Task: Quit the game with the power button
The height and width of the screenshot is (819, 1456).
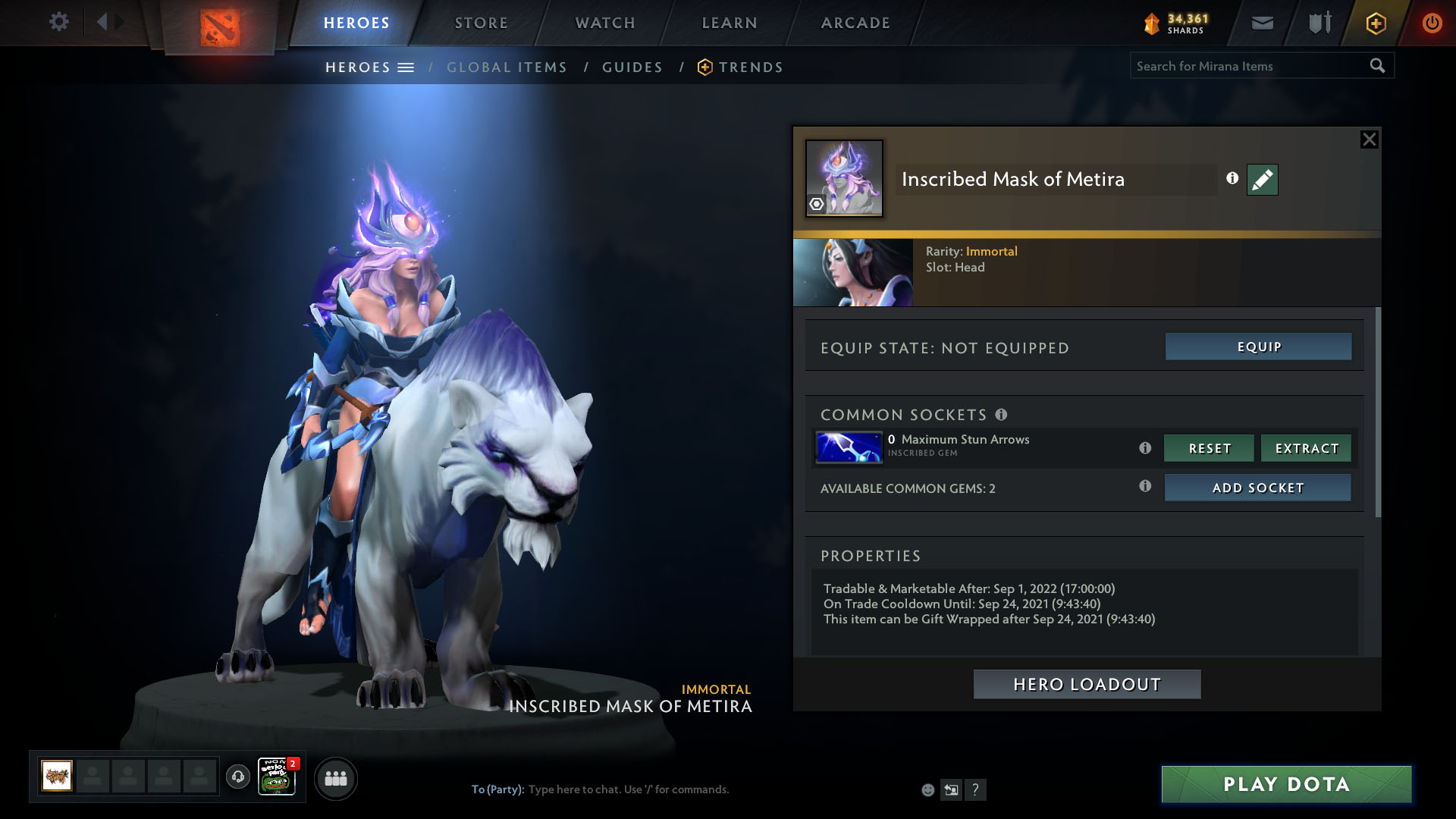Action: pyautogui.click(x=1432, y=23)
